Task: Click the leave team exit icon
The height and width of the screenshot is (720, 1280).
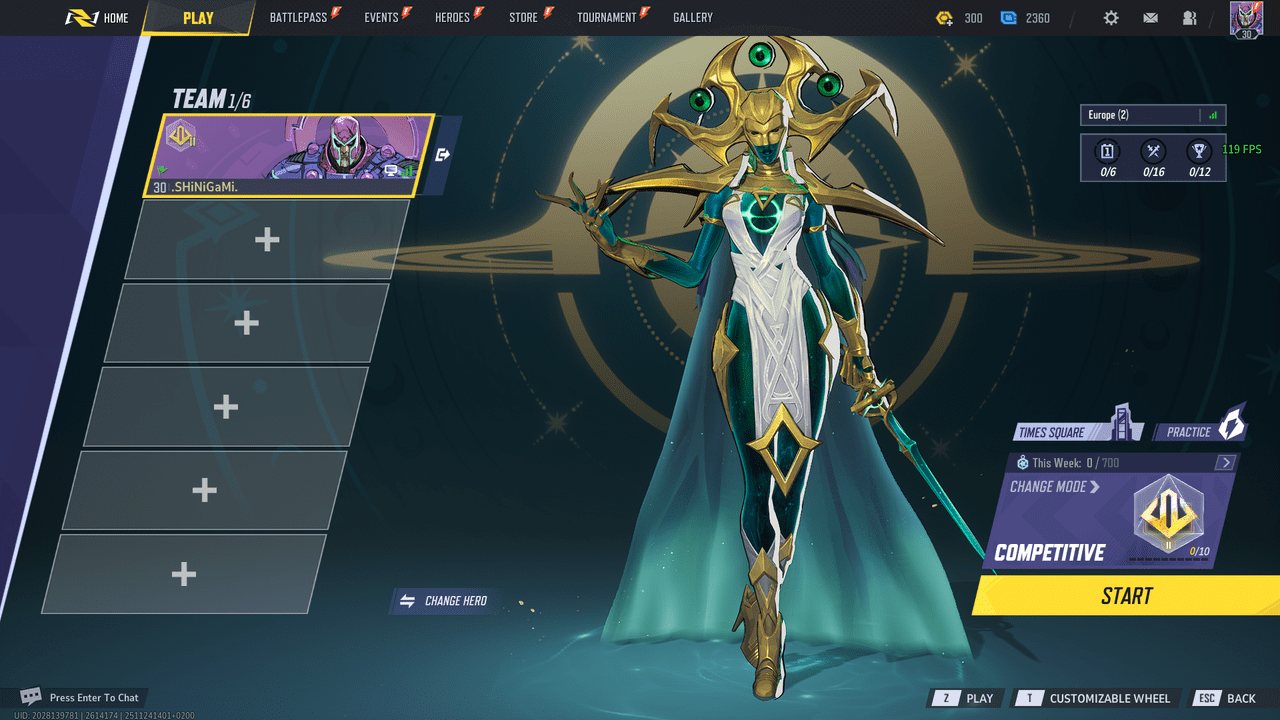Action: [443, 155]
